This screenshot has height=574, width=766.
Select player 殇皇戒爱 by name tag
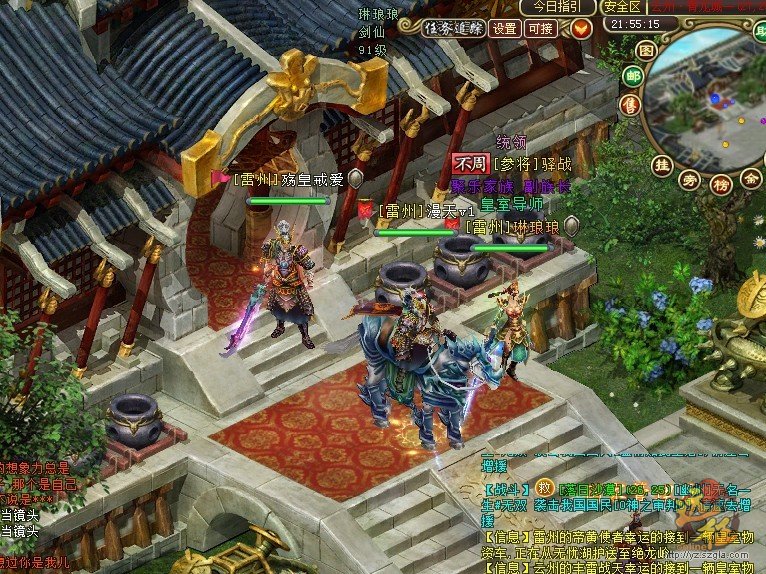pos(287,180)
